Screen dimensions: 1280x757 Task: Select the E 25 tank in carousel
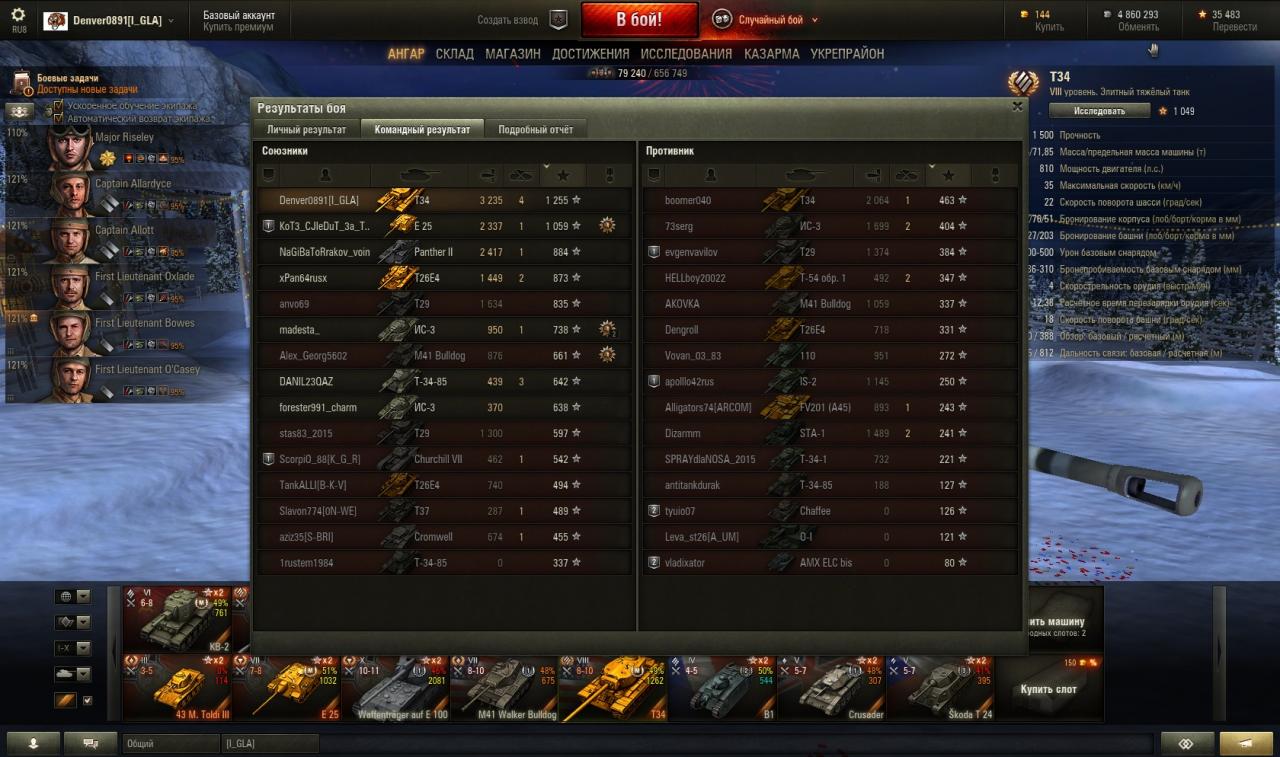[x=286, y=688]
